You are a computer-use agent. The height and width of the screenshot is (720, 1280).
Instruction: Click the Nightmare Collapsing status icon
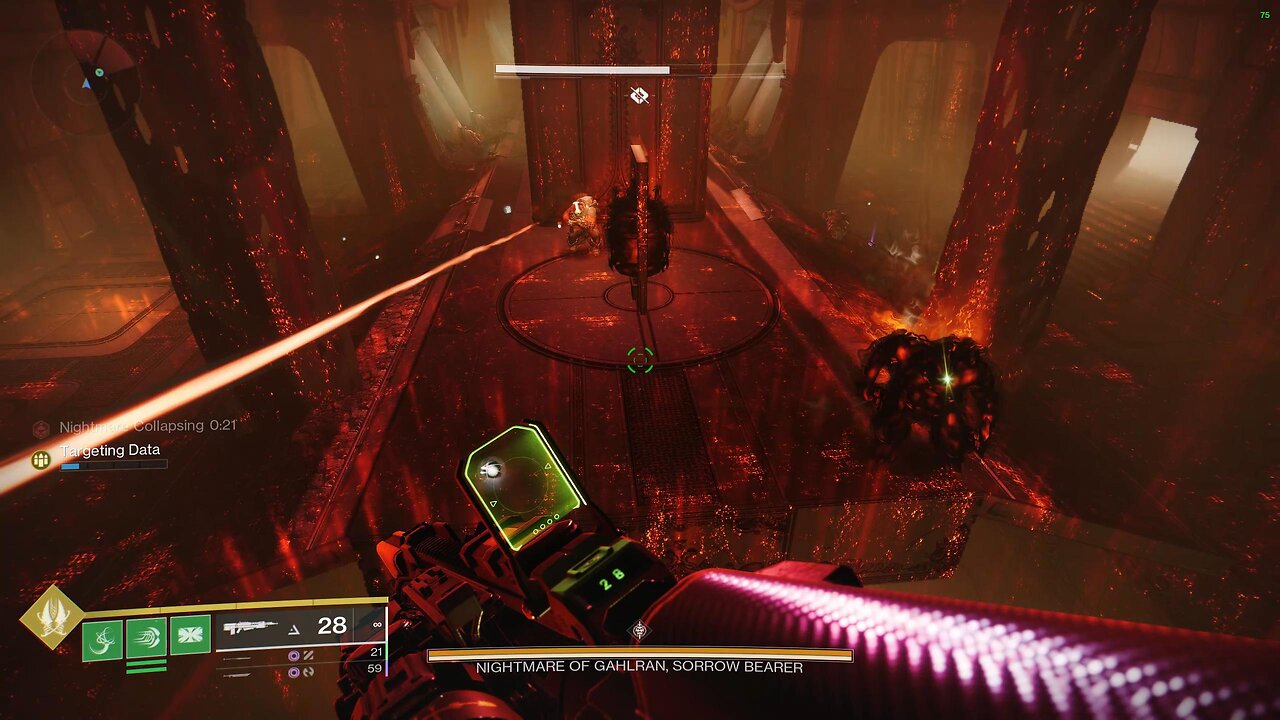click(41, 428)
